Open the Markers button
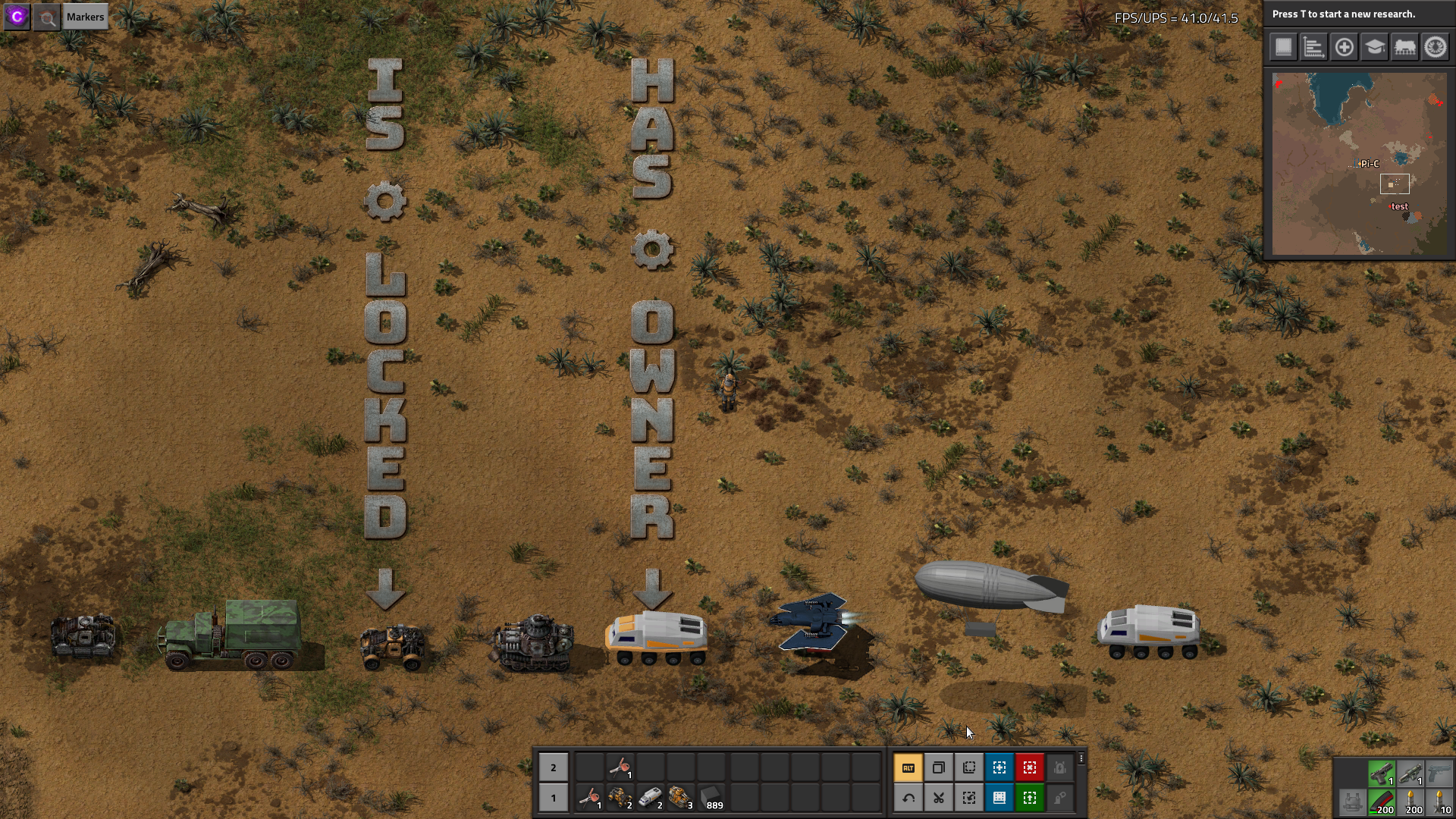The width and height of the screenshot is (1456, 819). click(85, 17)
